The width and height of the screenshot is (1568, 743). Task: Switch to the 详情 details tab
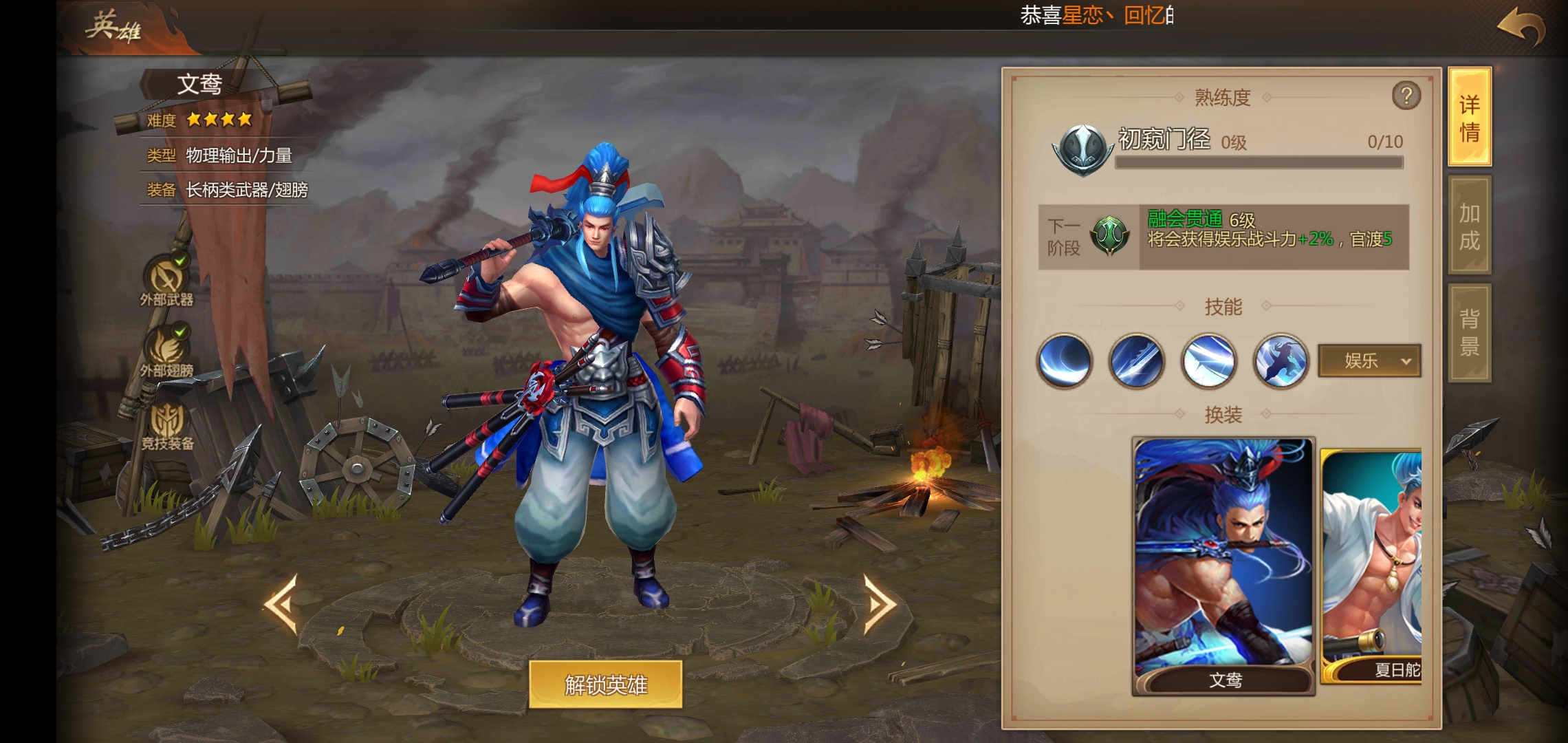pyautogui.click(x=1470, y=117)
